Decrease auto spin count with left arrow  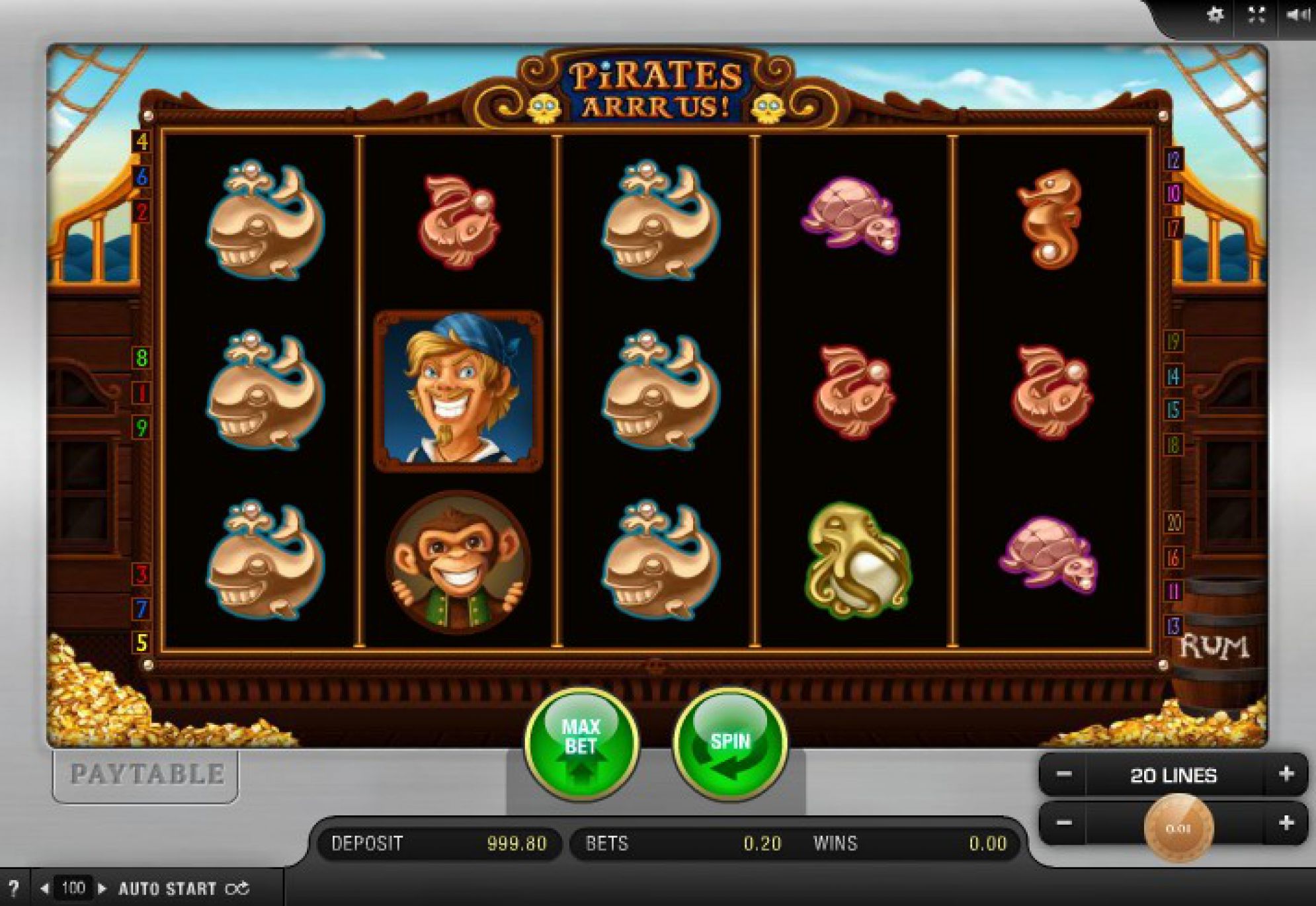pyautogui.click(x=44, y=888)
